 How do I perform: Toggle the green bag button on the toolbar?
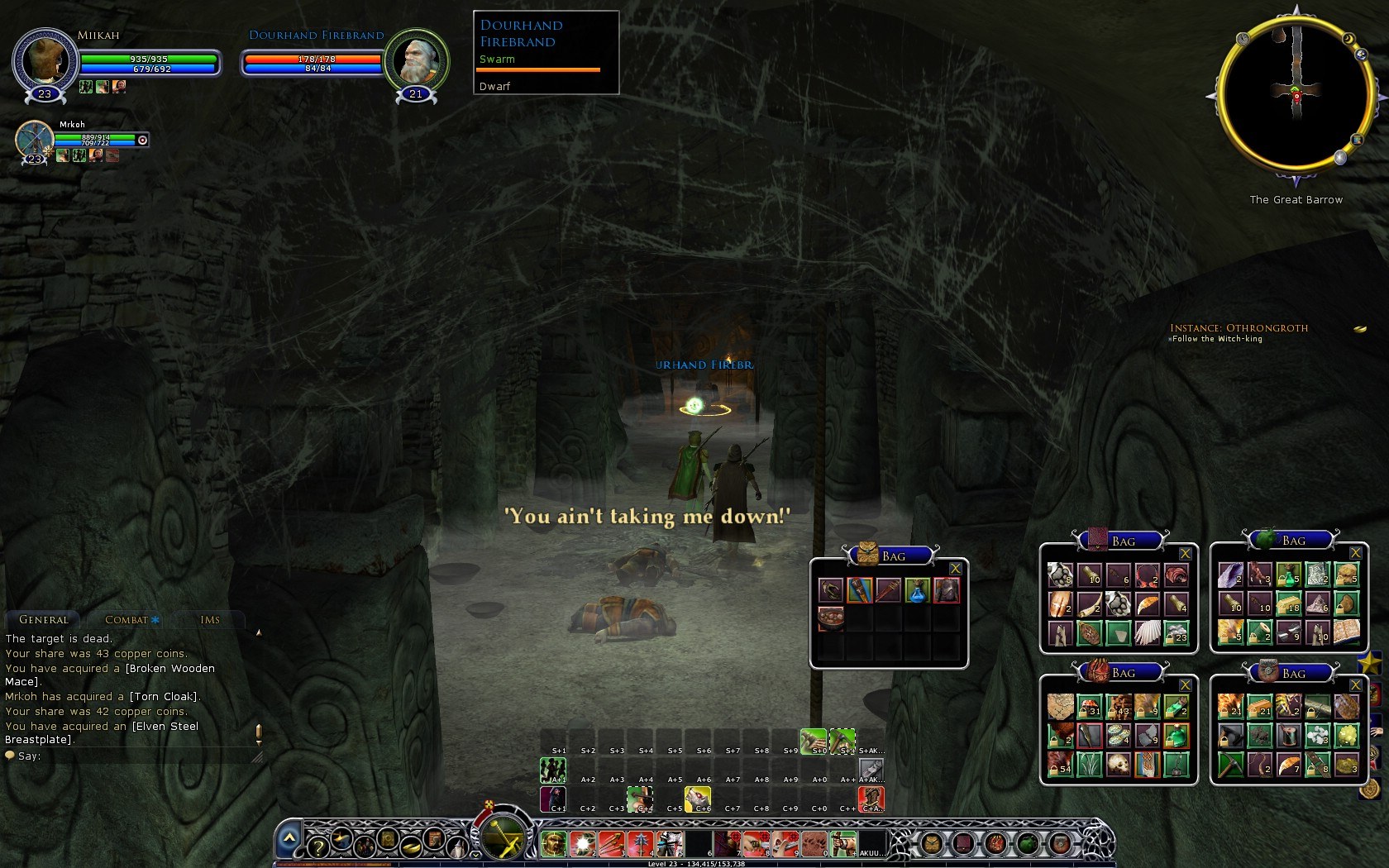tap(1028, 844)
